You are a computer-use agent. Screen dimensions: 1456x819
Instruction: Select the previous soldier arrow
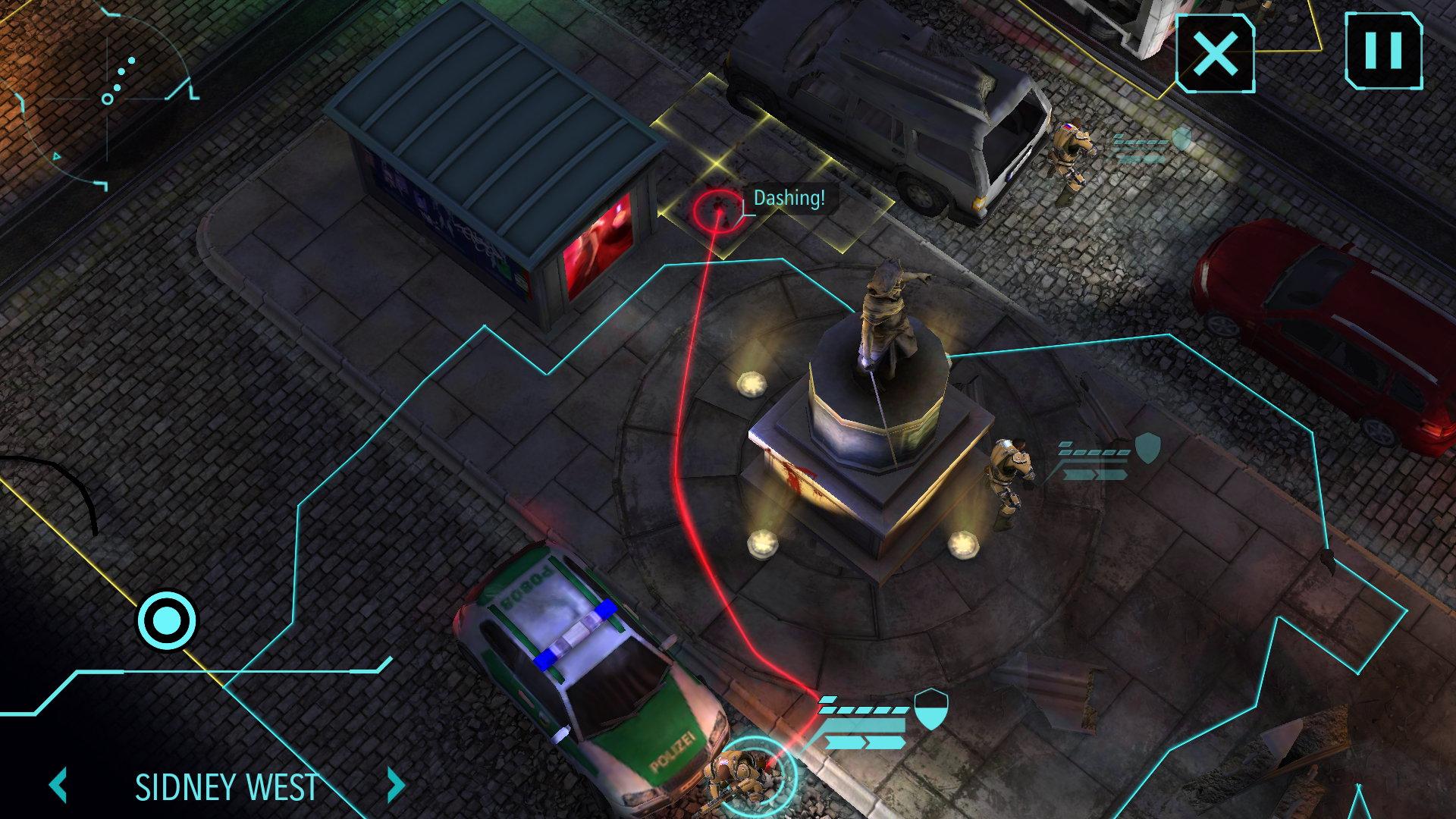(59, 786)
